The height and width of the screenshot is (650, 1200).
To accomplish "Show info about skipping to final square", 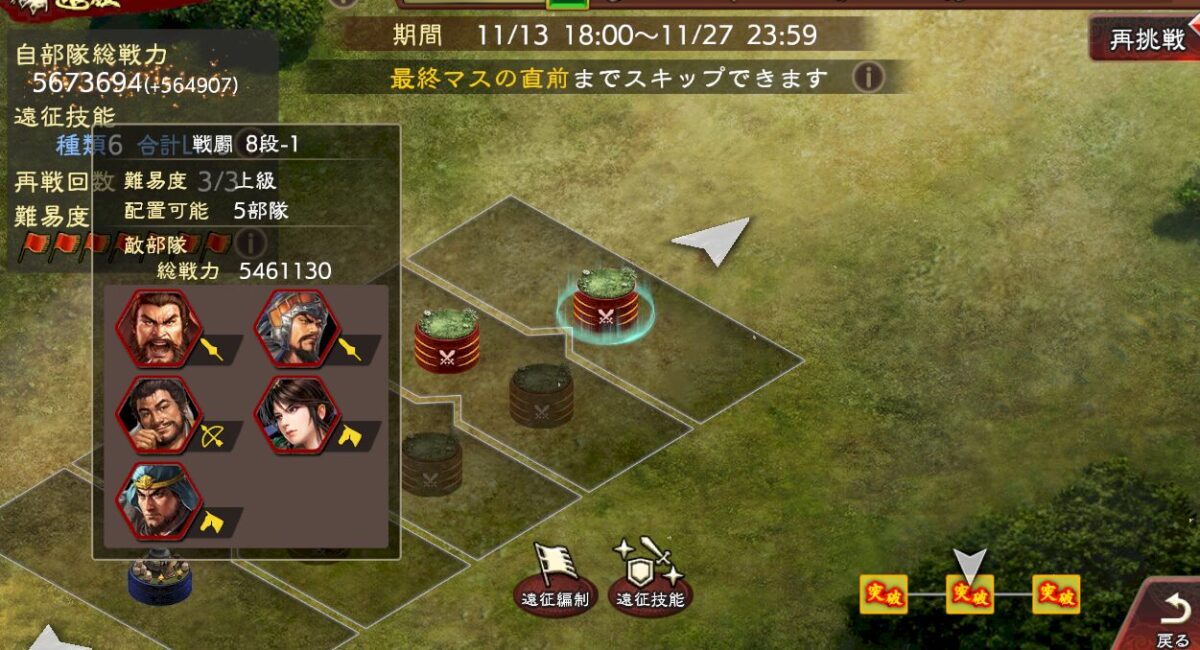I will point(868,77).
